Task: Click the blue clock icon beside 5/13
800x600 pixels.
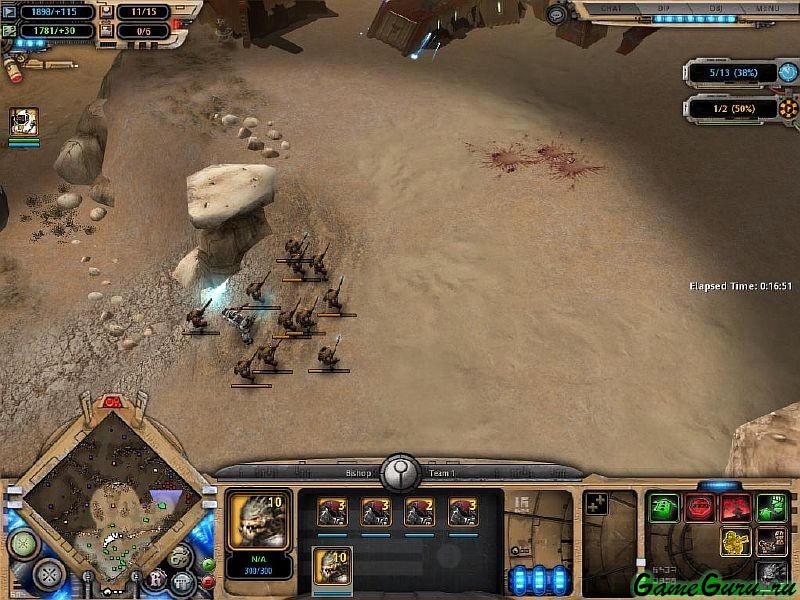Action: point(788,73)
